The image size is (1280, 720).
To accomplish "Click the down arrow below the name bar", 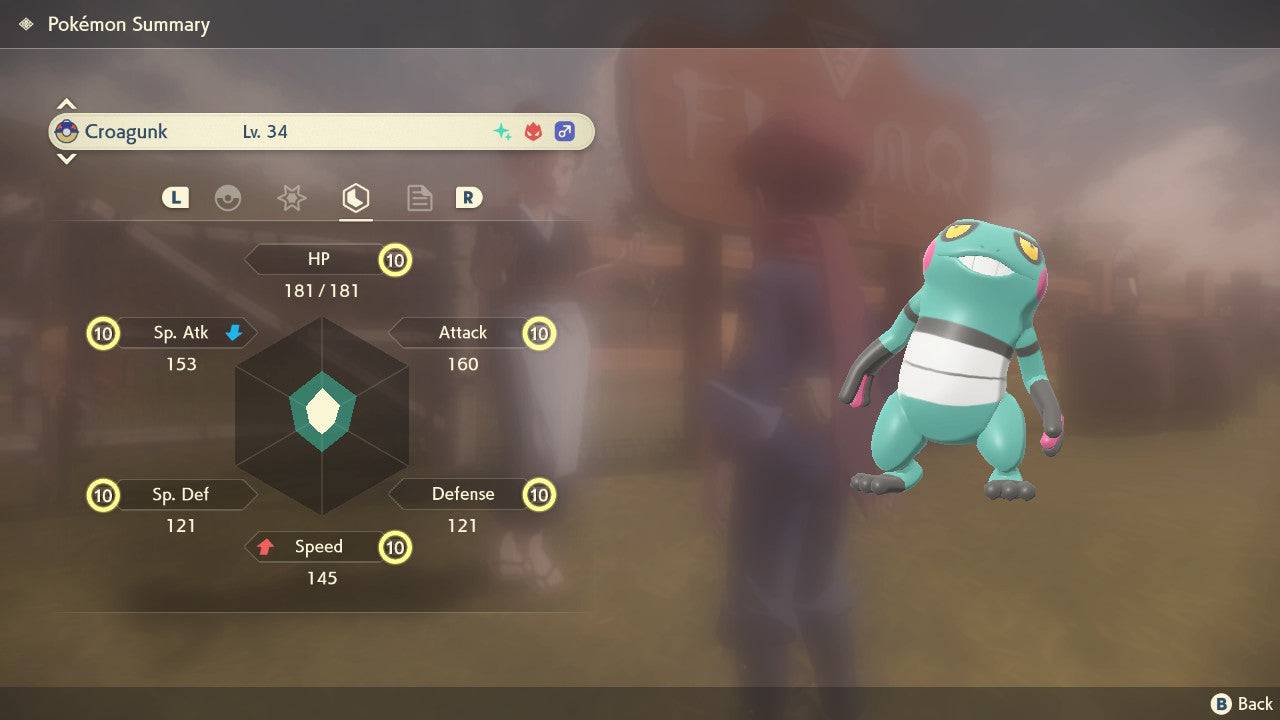I will click(66, 159).
